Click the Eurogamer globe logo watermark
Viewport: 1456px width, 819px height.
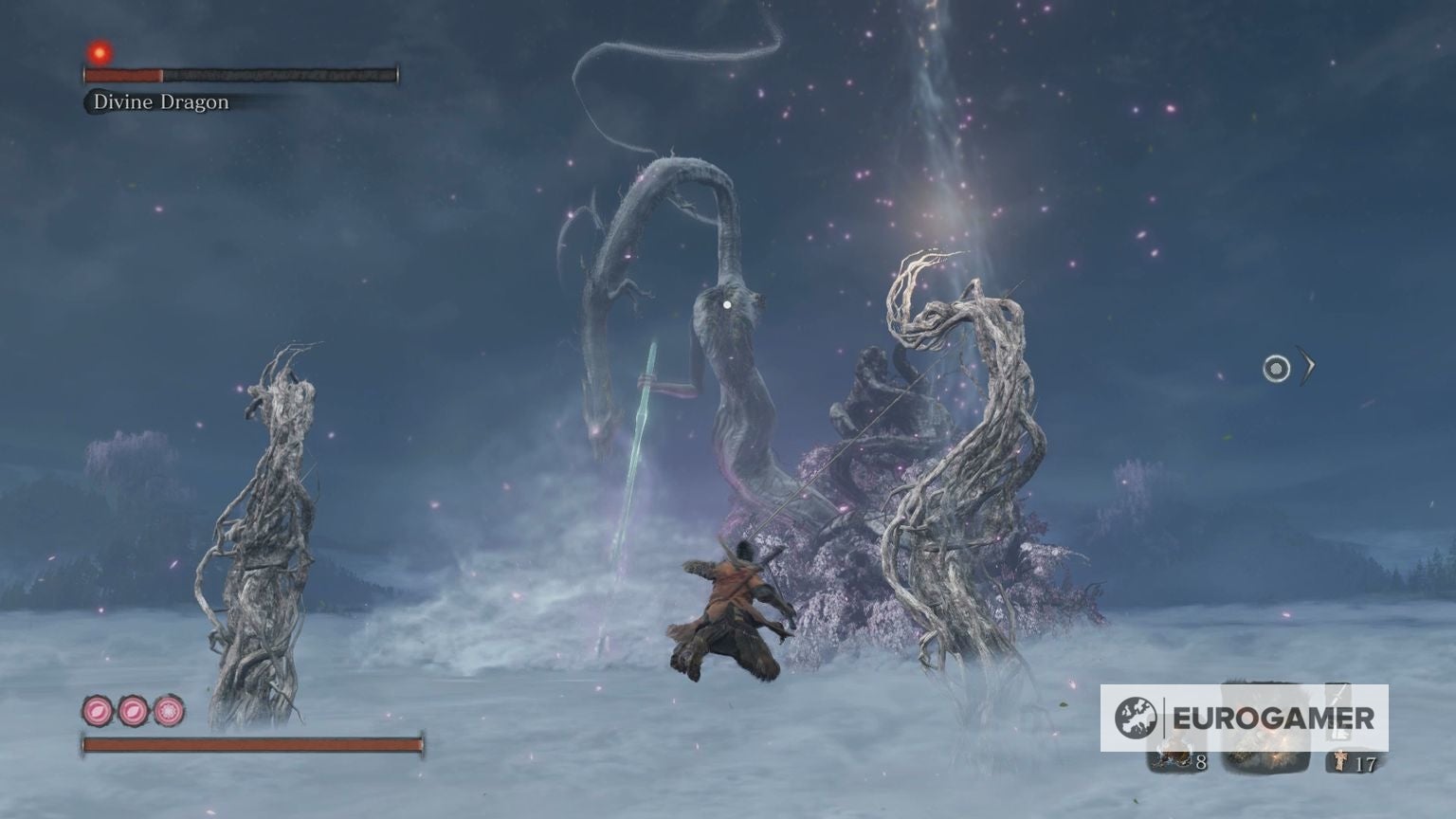pyautogui.click(x=1137, y=718)
